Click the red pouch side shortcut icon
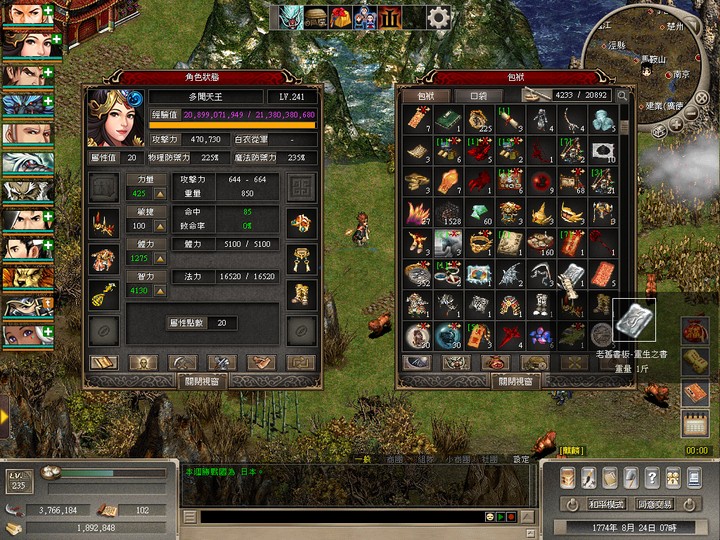The image size is (720, 540). (695, 330)
